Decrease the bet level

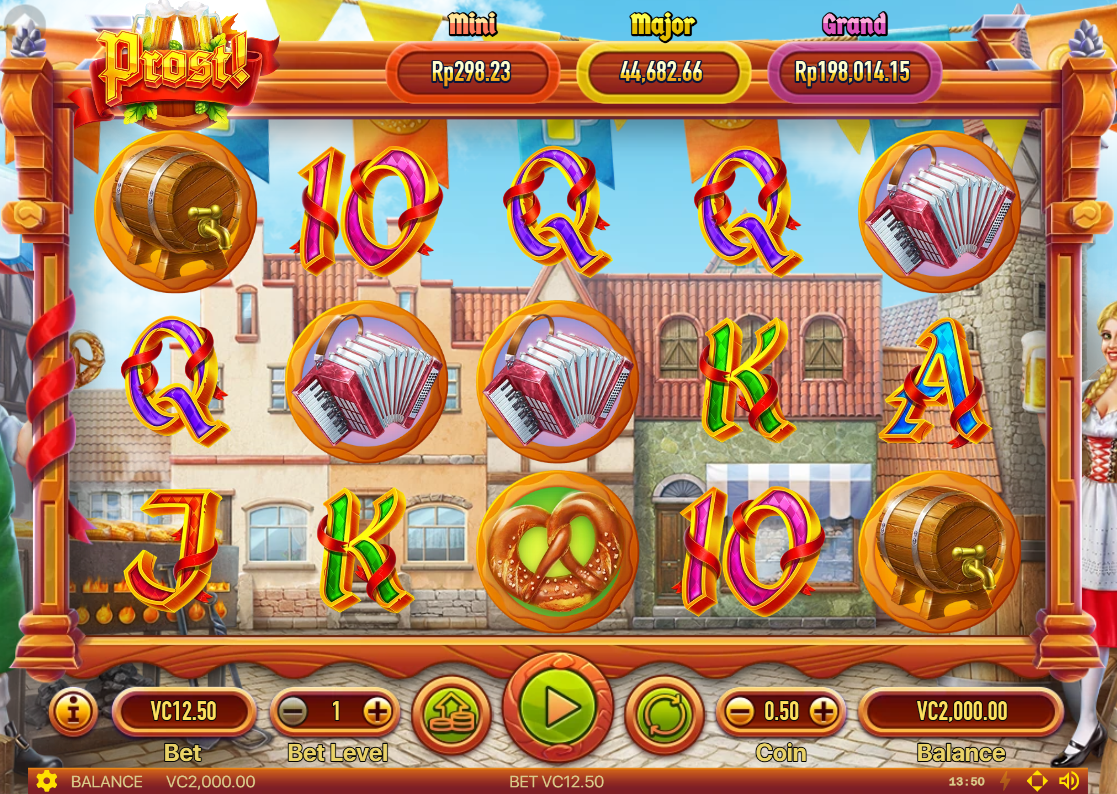point(293,712)
